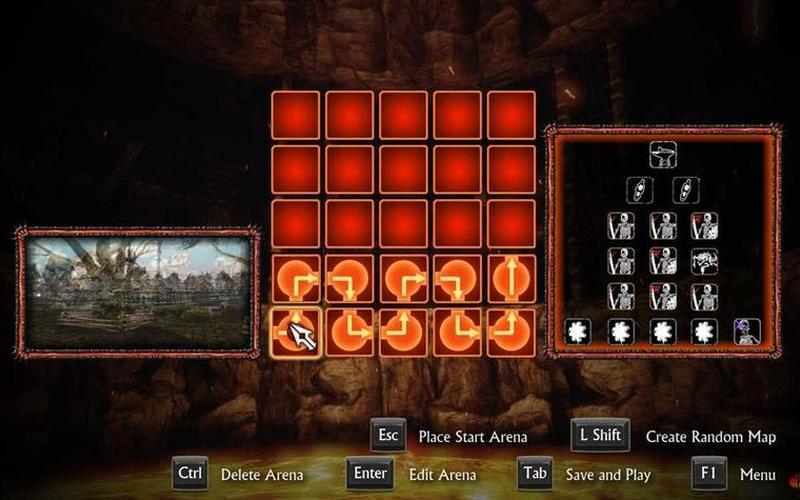Click the highlighted arena tile under the cursor
800x500 pixels.
click(x=295, y=332)
